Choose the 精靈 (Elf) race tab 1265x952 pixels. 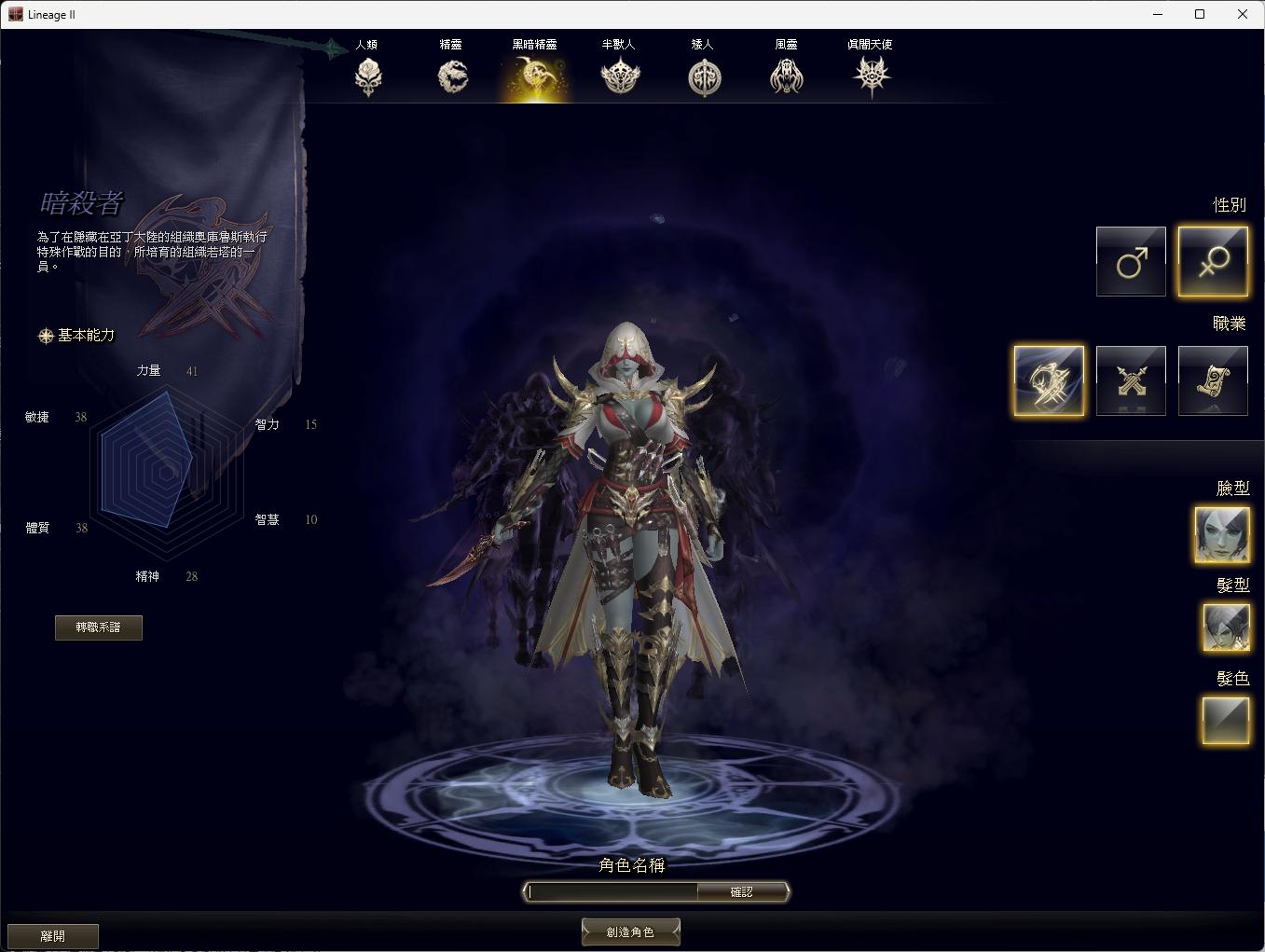452,75
